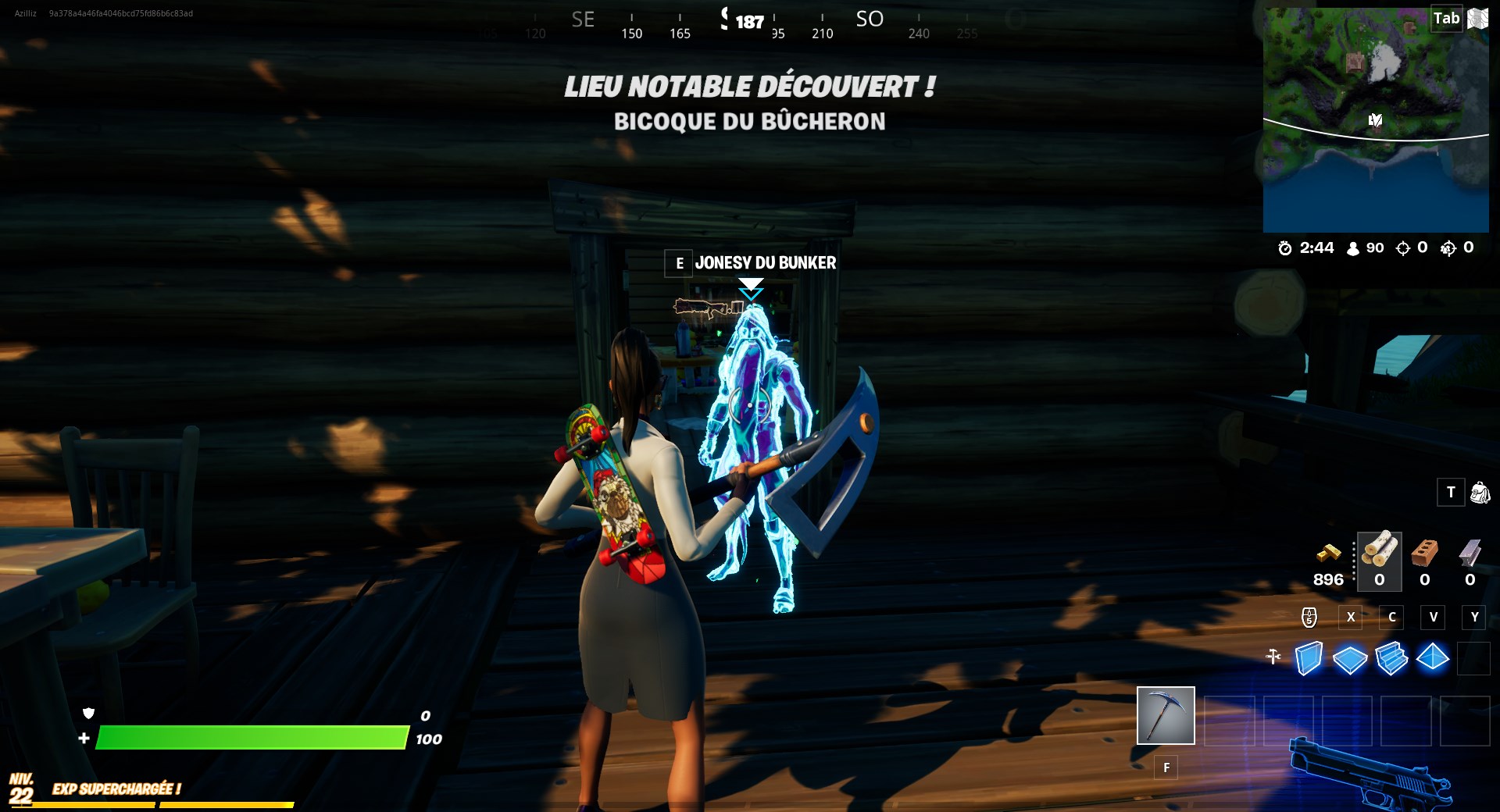The height and width of the screenshot is (812, 1500).
Task: Click the folded map icon beside Tab
Action: tap(1479, 19)
